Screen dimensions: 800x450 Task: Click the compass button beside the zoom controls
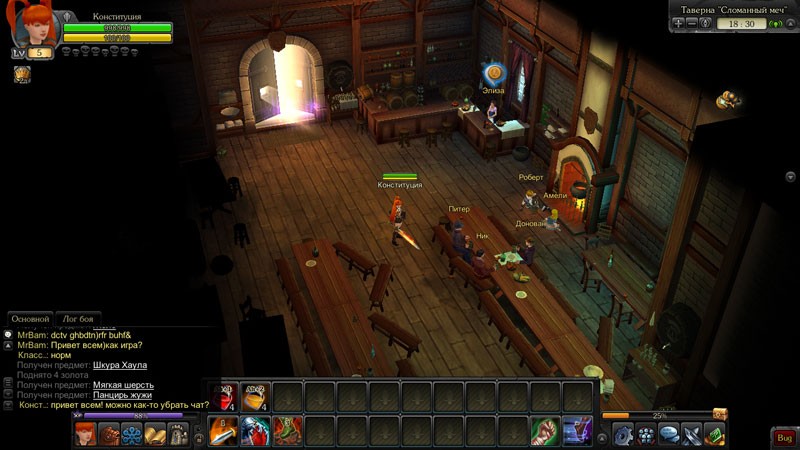[x=706, y=23]
